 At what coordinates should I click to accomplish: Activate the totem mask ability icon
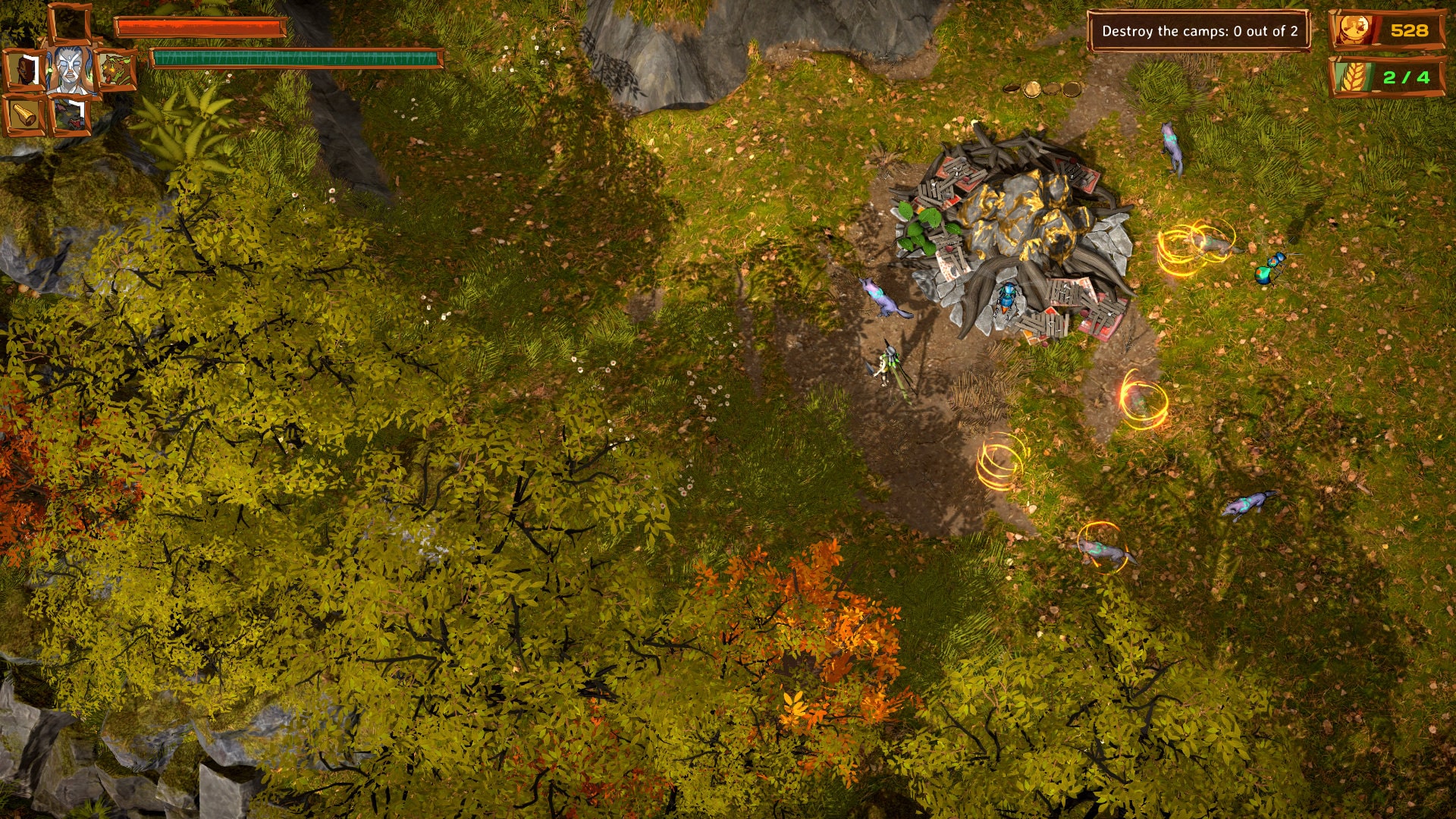point(25,68)
